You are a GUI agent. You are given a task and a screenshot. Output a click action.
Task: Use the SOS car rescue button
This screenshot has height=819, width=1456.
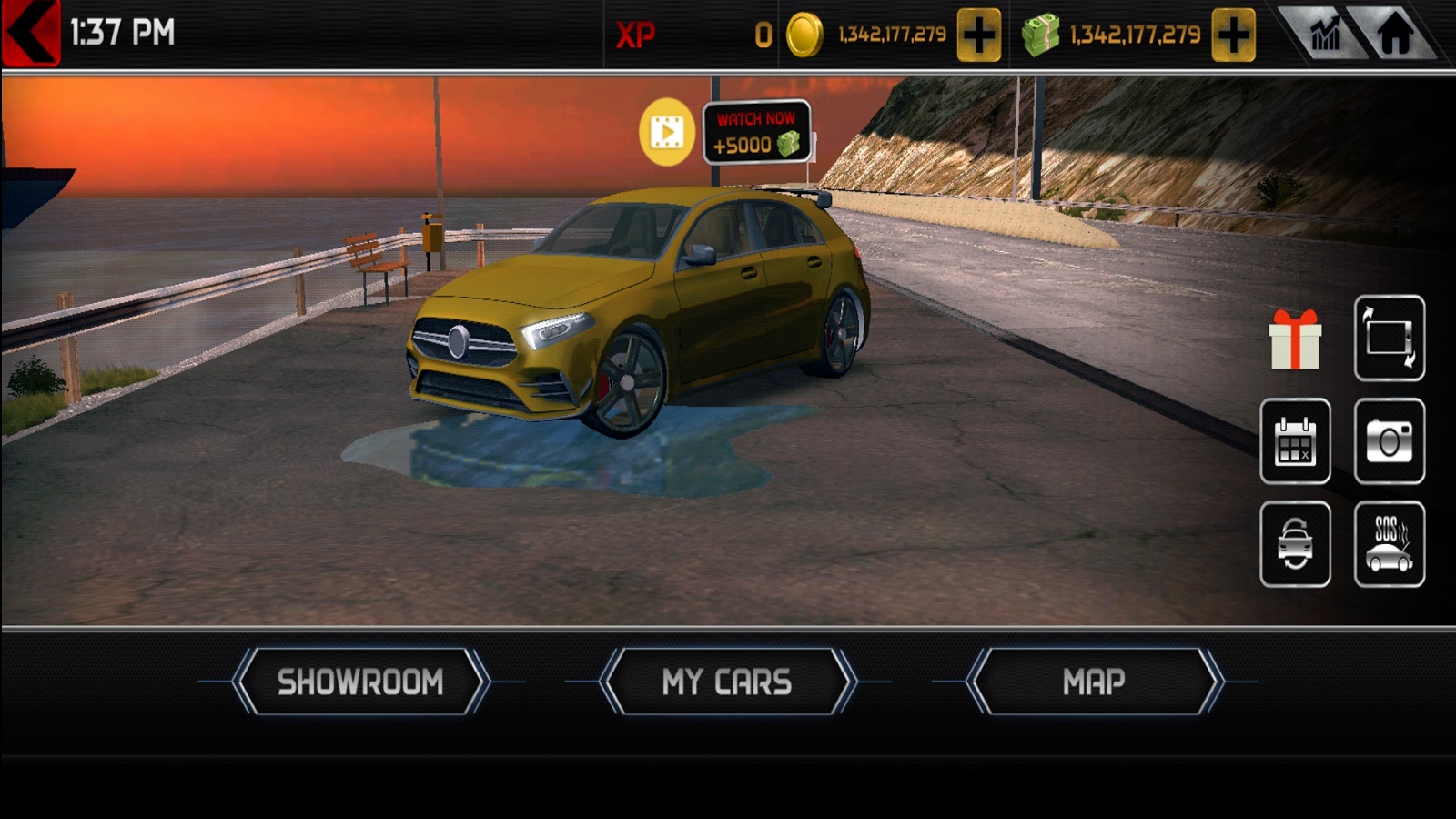(x=1389, y=544)
